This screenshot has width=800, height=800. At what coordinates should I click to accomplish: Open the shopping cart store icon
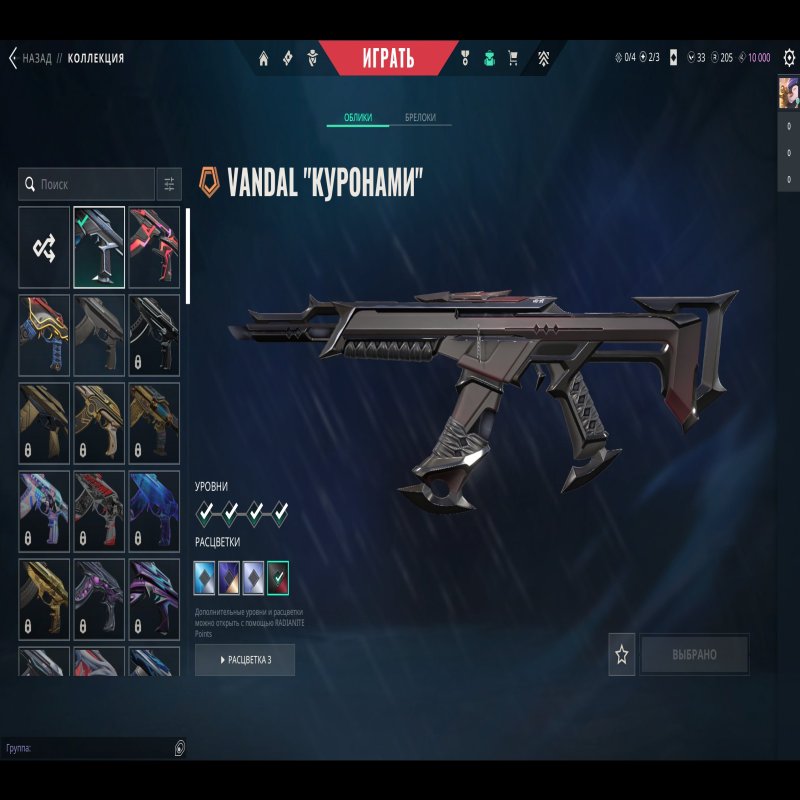[x=513, y=58]
